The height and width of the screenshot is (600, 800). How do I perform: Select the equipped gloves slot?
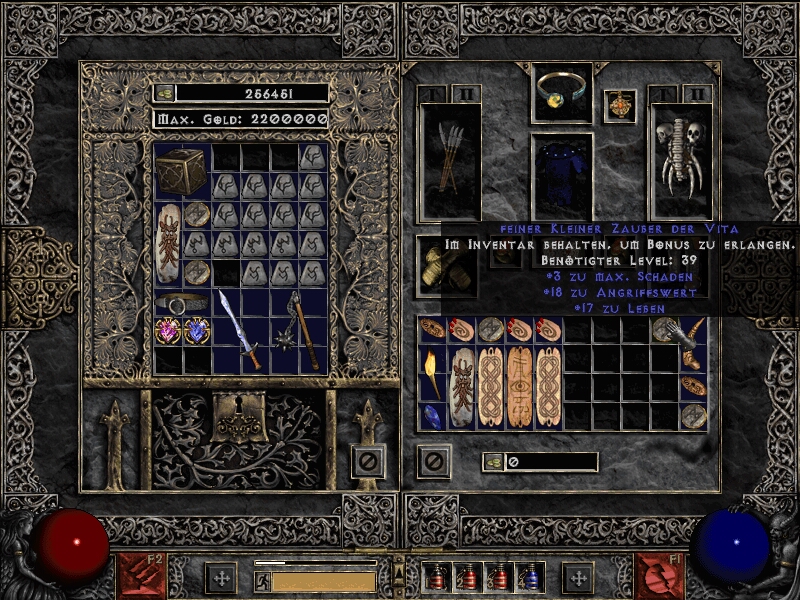446,265
